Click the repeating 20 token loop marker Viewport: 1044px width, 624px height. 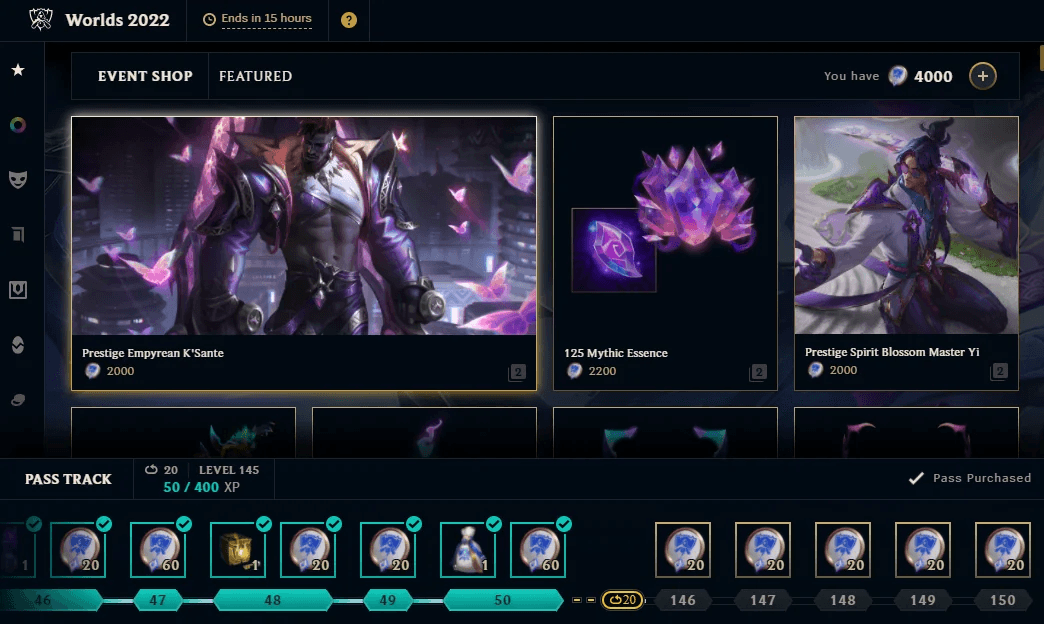tap(622, 600)
